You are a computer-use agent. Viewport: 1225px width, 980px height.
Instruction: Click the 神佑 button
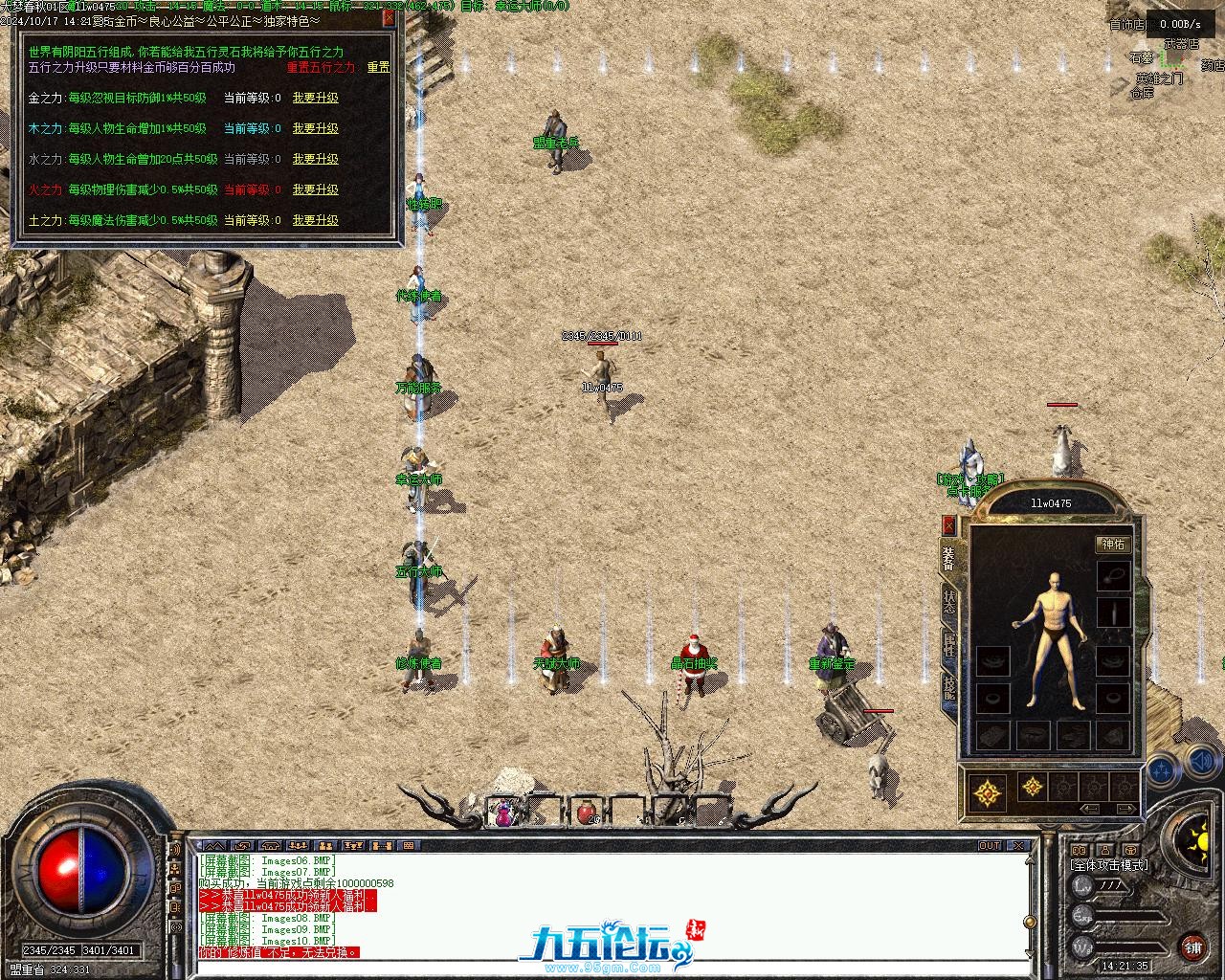(1113, 545)
